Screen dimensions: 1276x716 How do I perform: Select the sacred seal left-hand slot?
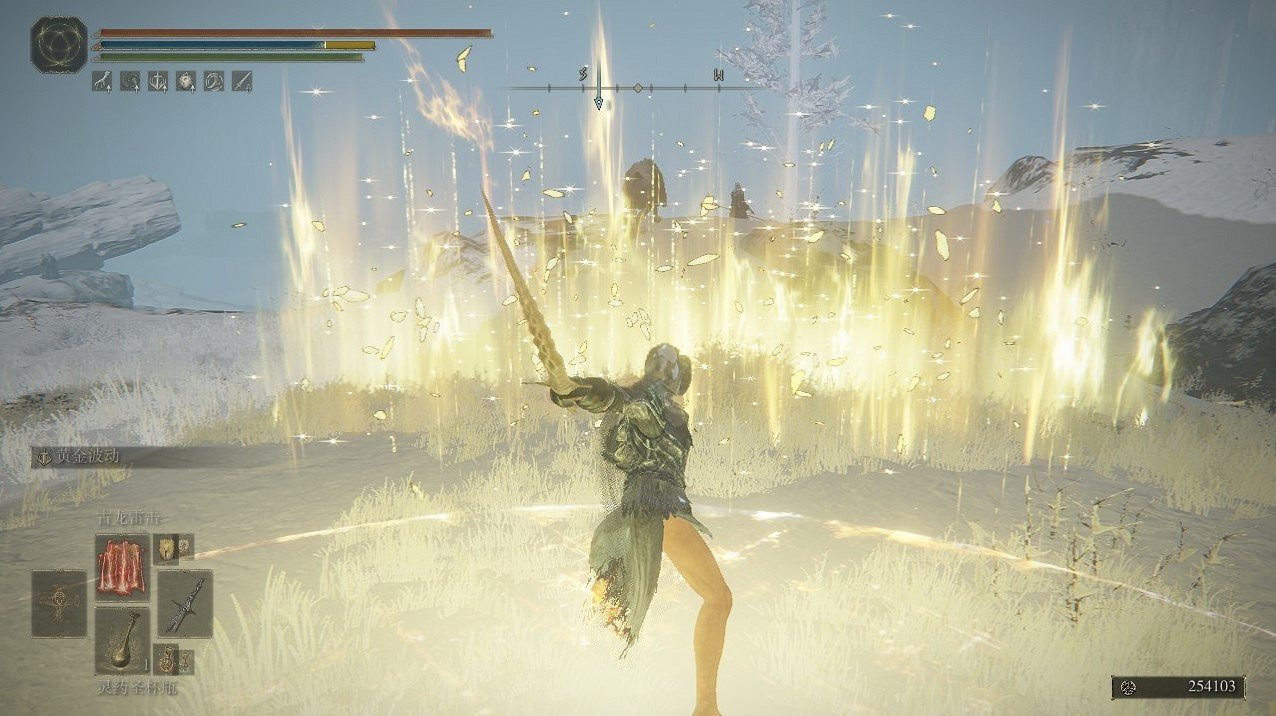click(x=58, y=603)
